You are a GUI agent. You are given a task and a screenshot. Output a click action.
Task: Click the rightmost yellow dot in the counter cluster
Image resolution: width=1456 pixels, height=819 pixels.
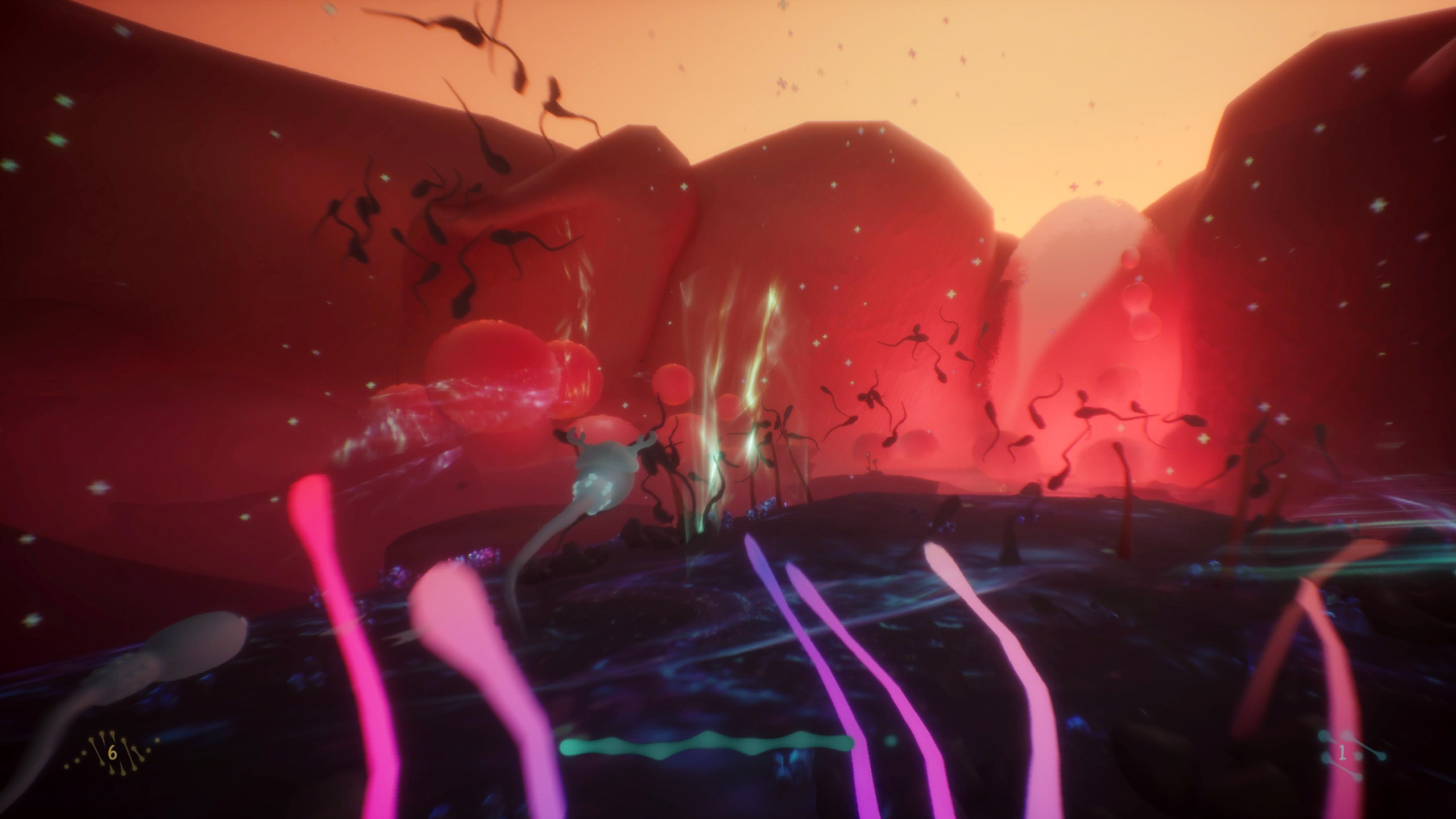157,741
